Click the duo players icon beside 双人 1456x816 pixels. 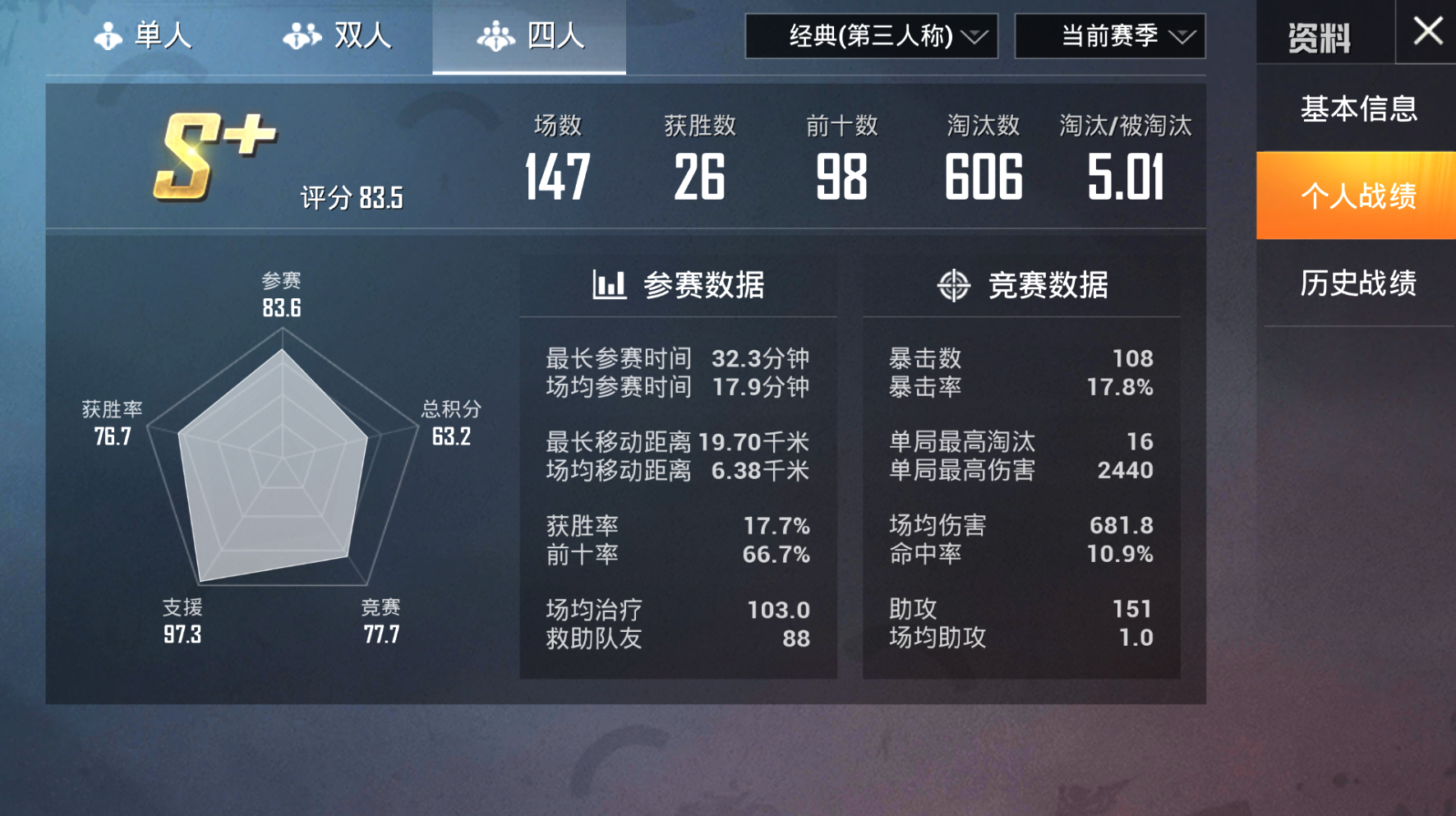[x=301, y=35]
